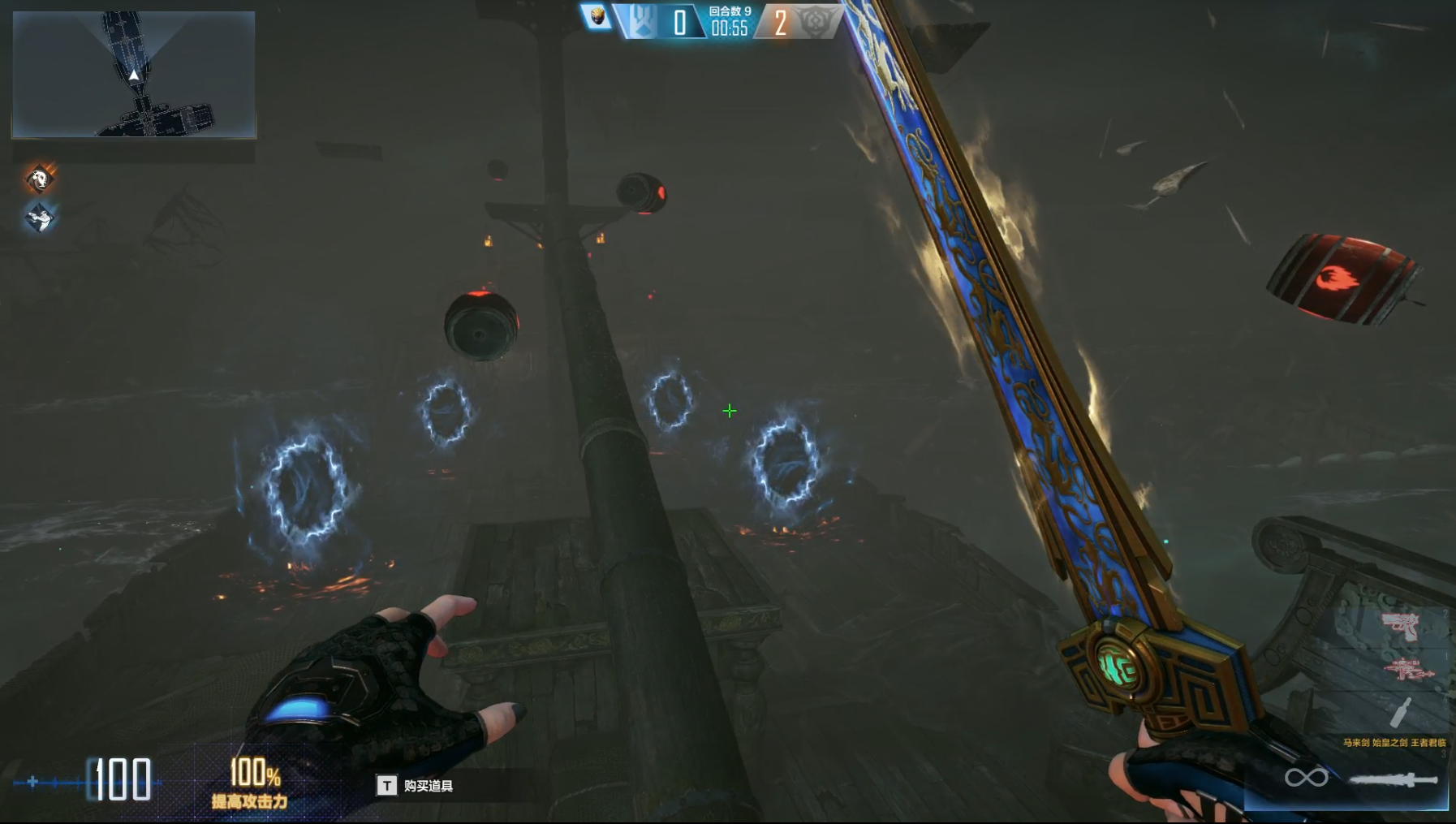Activate the blue diamond skill icon
The image size is (1456, 824).
pyautogui.click(x=39, y=218)
